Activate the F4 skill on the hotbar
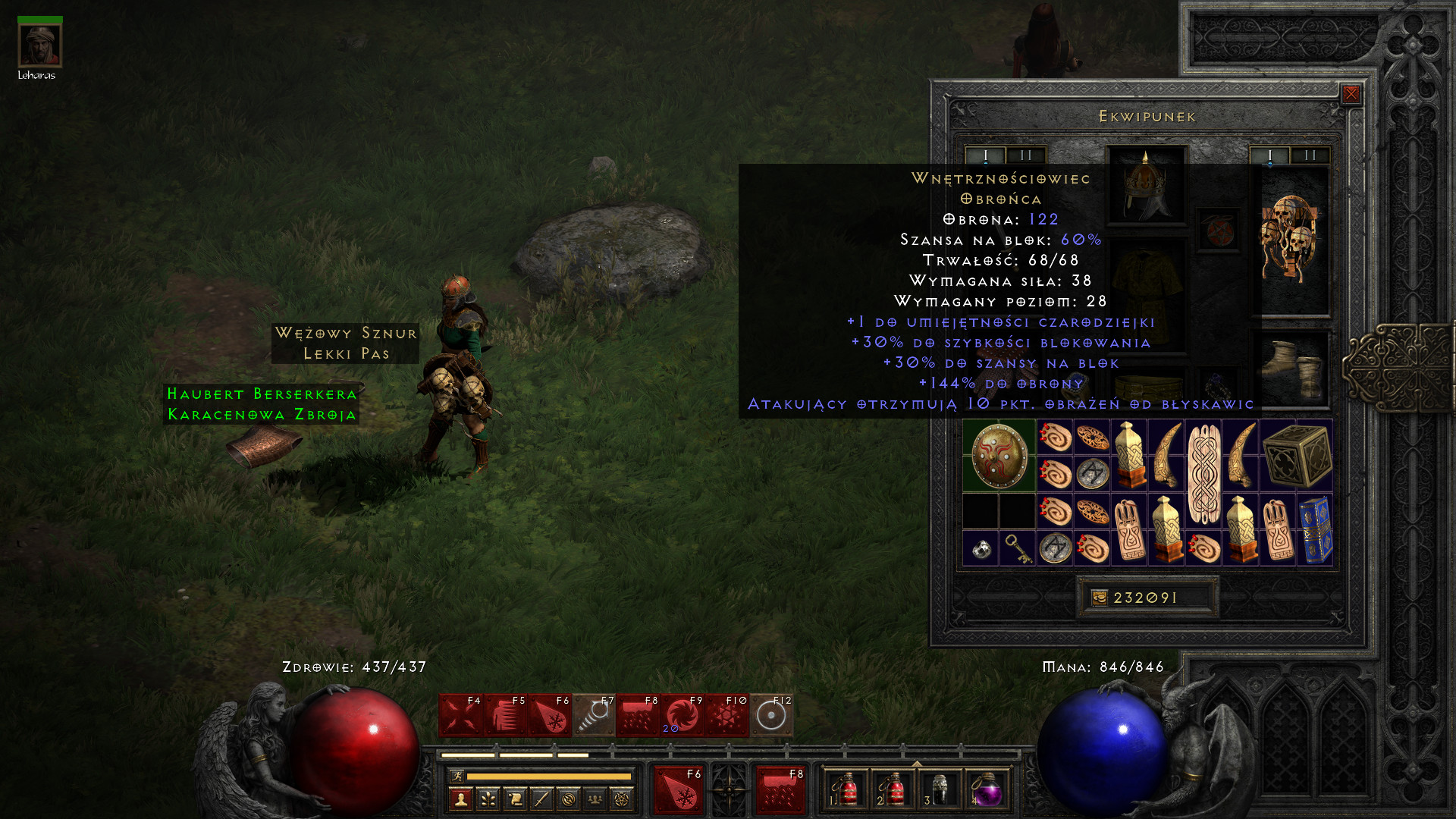Screen dimensions: 1456x819 tap(460, 715)
